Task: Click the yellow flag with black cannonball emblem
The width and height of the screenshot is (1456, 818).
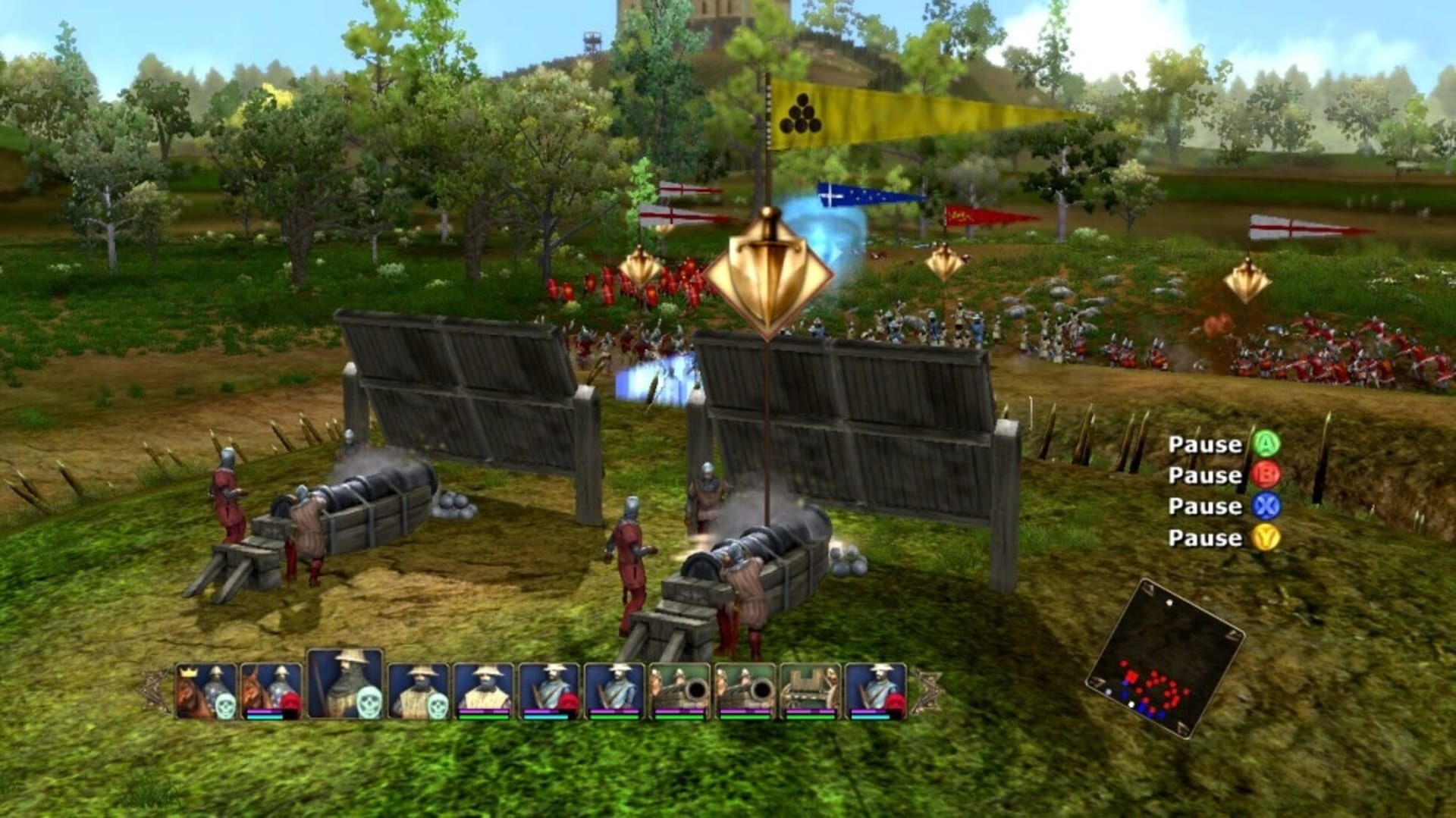Action: 800,114
